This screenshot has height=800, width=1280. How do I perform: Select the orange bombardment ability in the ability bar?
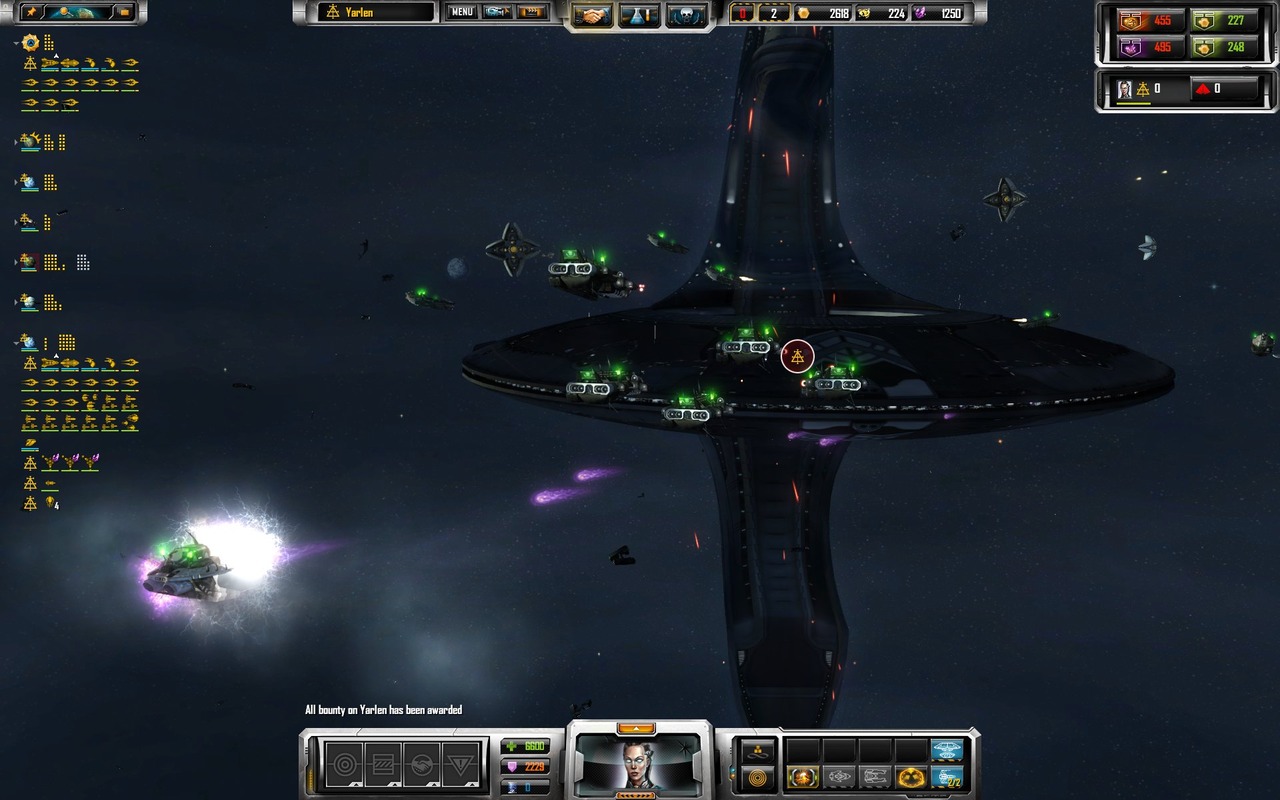click(x=803, y=777)
